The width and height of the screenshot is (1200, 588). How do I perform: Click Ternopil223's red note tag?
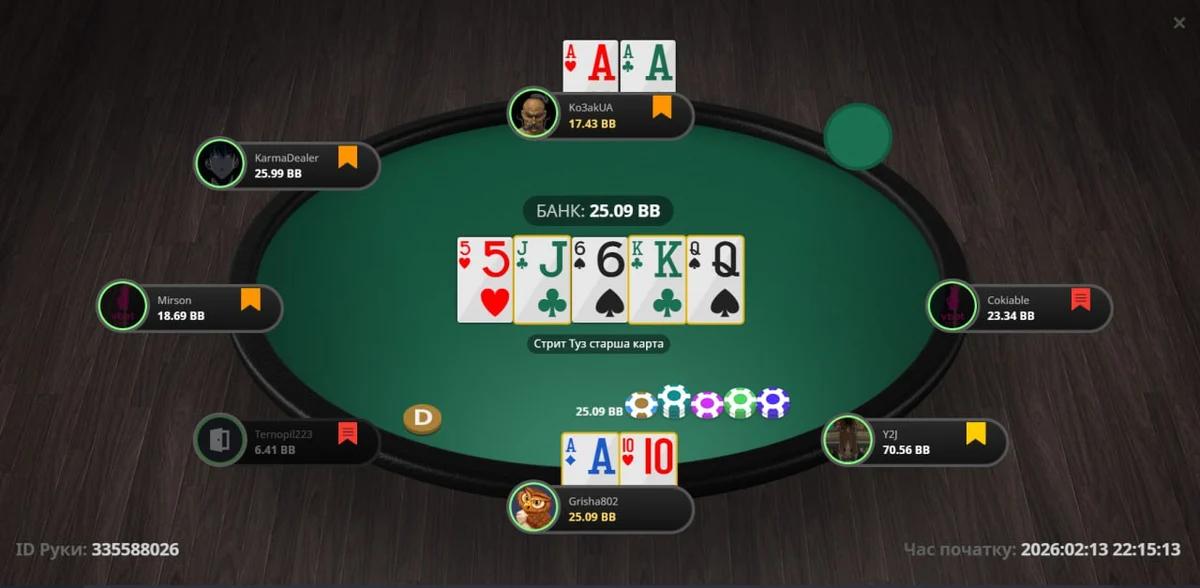(347, 433)
